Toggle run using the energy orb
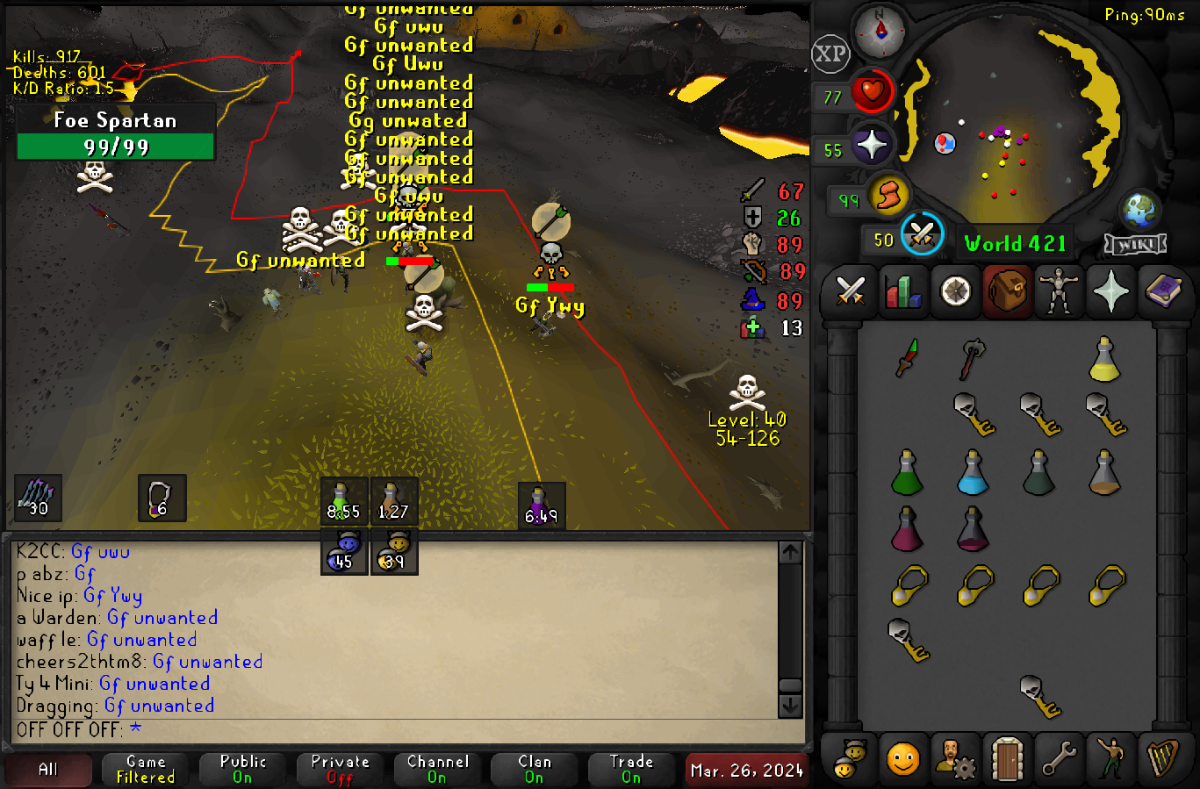The height and width of the screenshot is (789, 1200). click(887, 196)
